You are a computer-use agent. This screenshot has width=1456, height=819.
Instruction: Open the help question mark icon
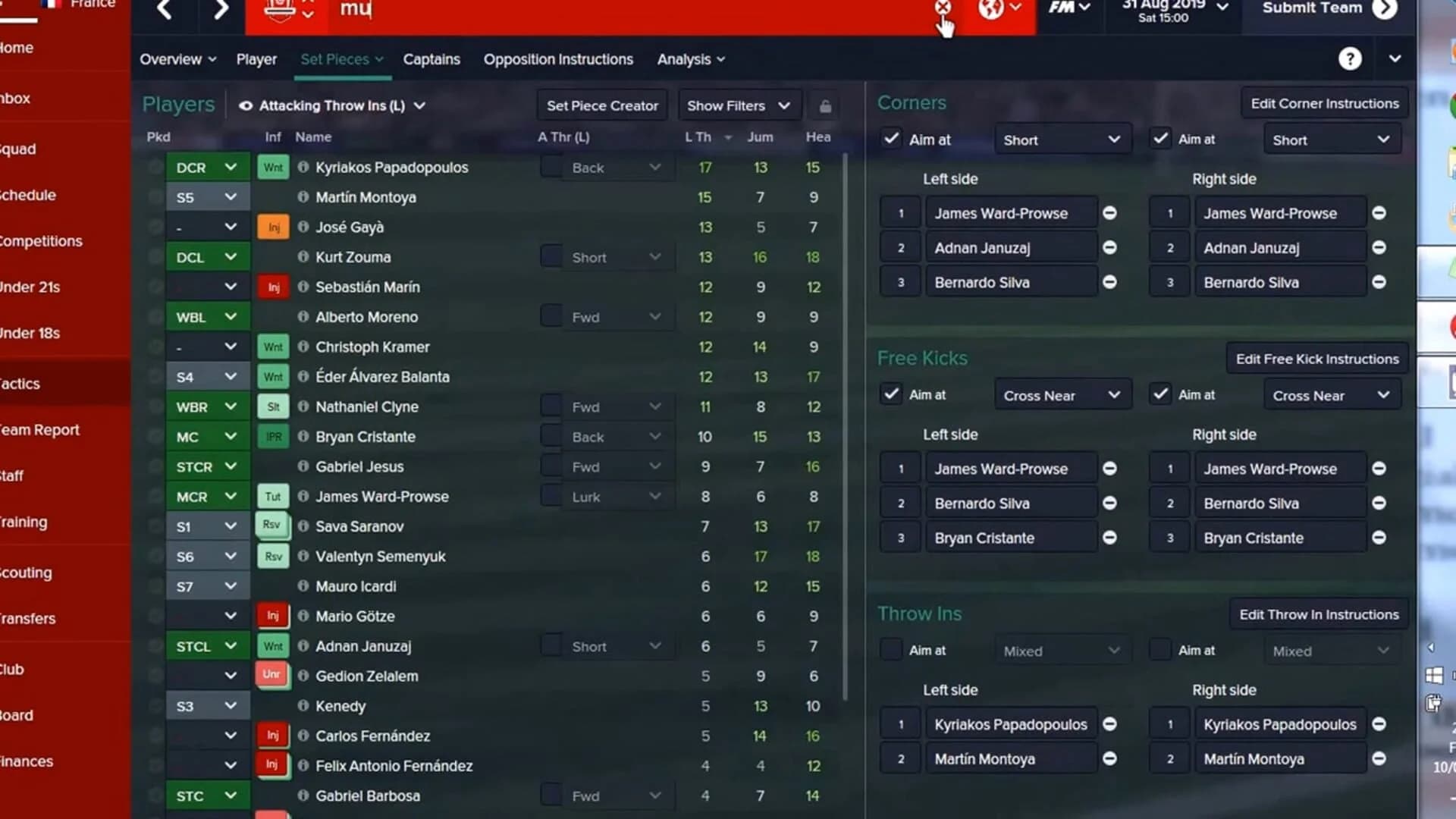(x=1351, y=58)
